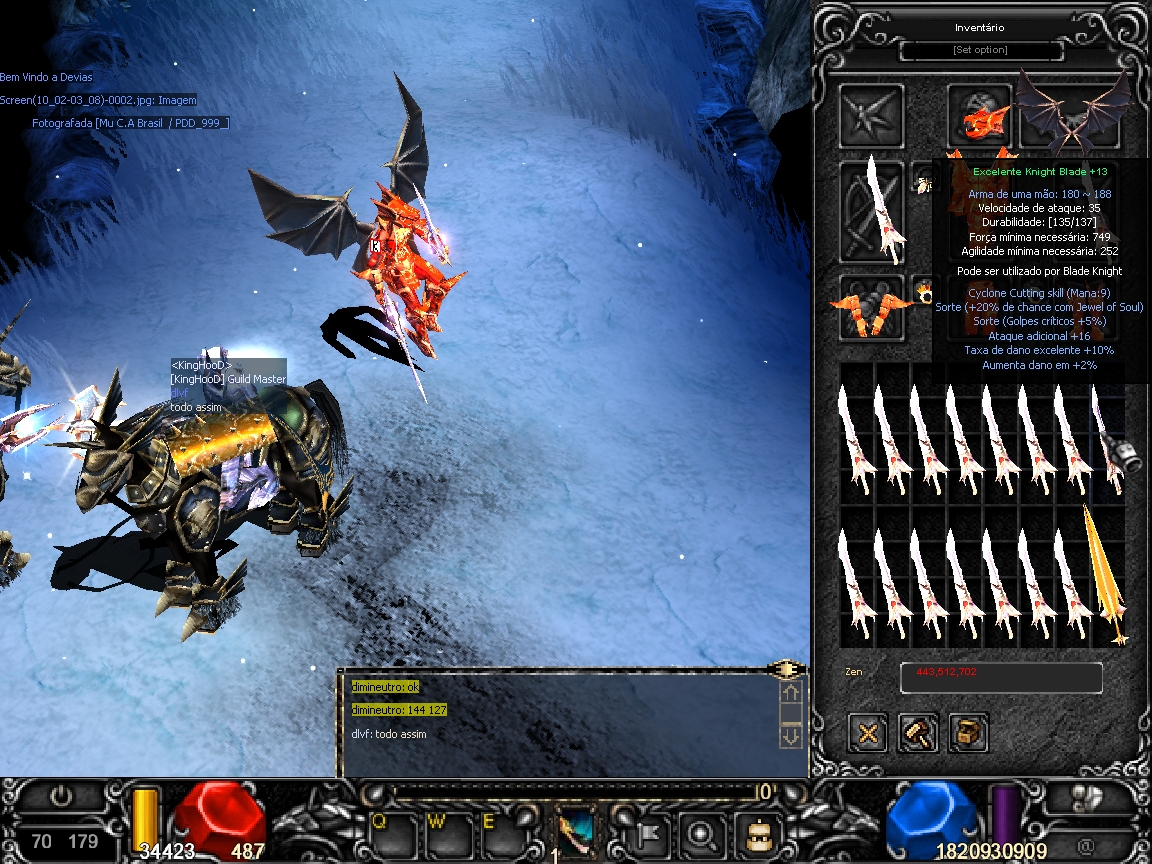Click the power button in the bottom-left corner
The width and height of the screenshot is (1152, 864).
(x=62, y=797)
